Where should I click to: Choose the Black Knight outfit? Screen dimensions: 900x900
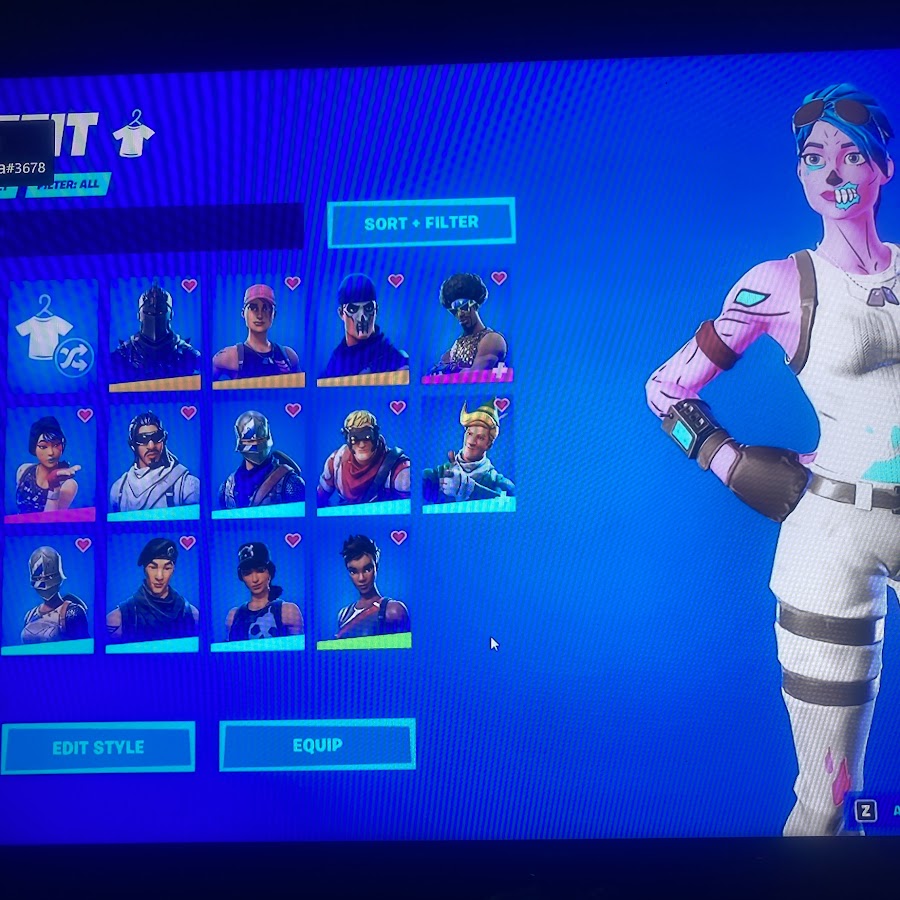point(154,335)
